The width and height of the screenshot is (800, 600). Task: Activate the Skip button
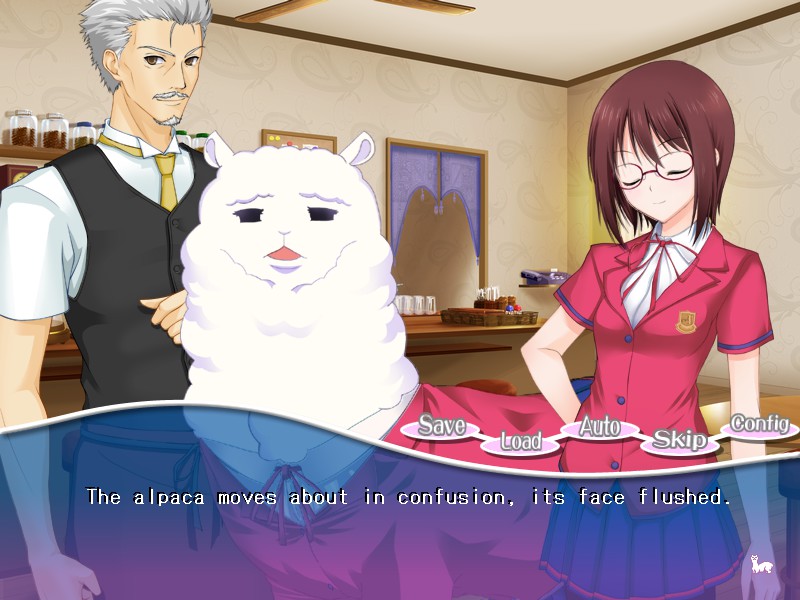point(680,440)
